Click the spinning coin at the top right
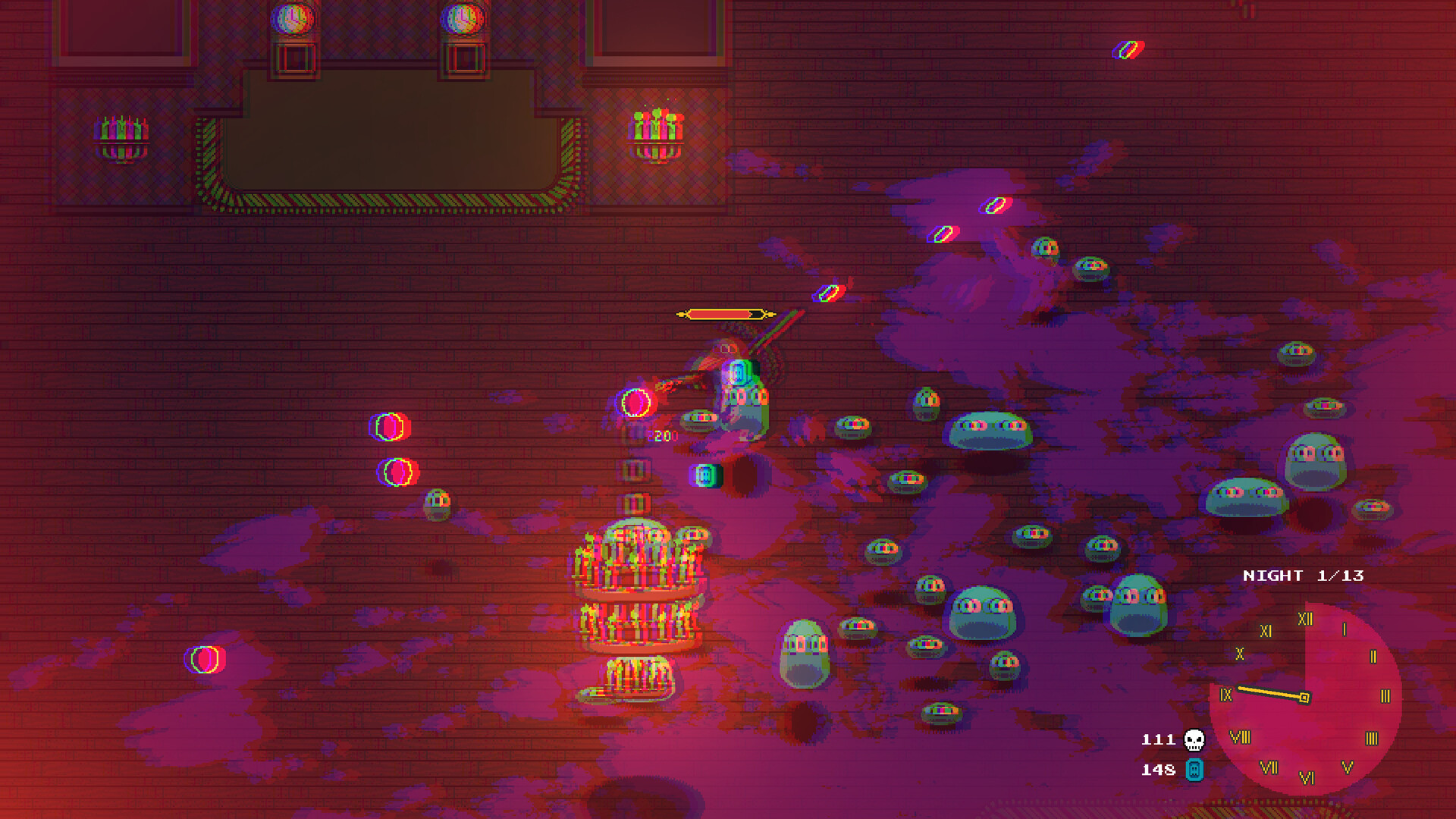The height and width of the screenshot is (819, 1456). coord(1128,51)
